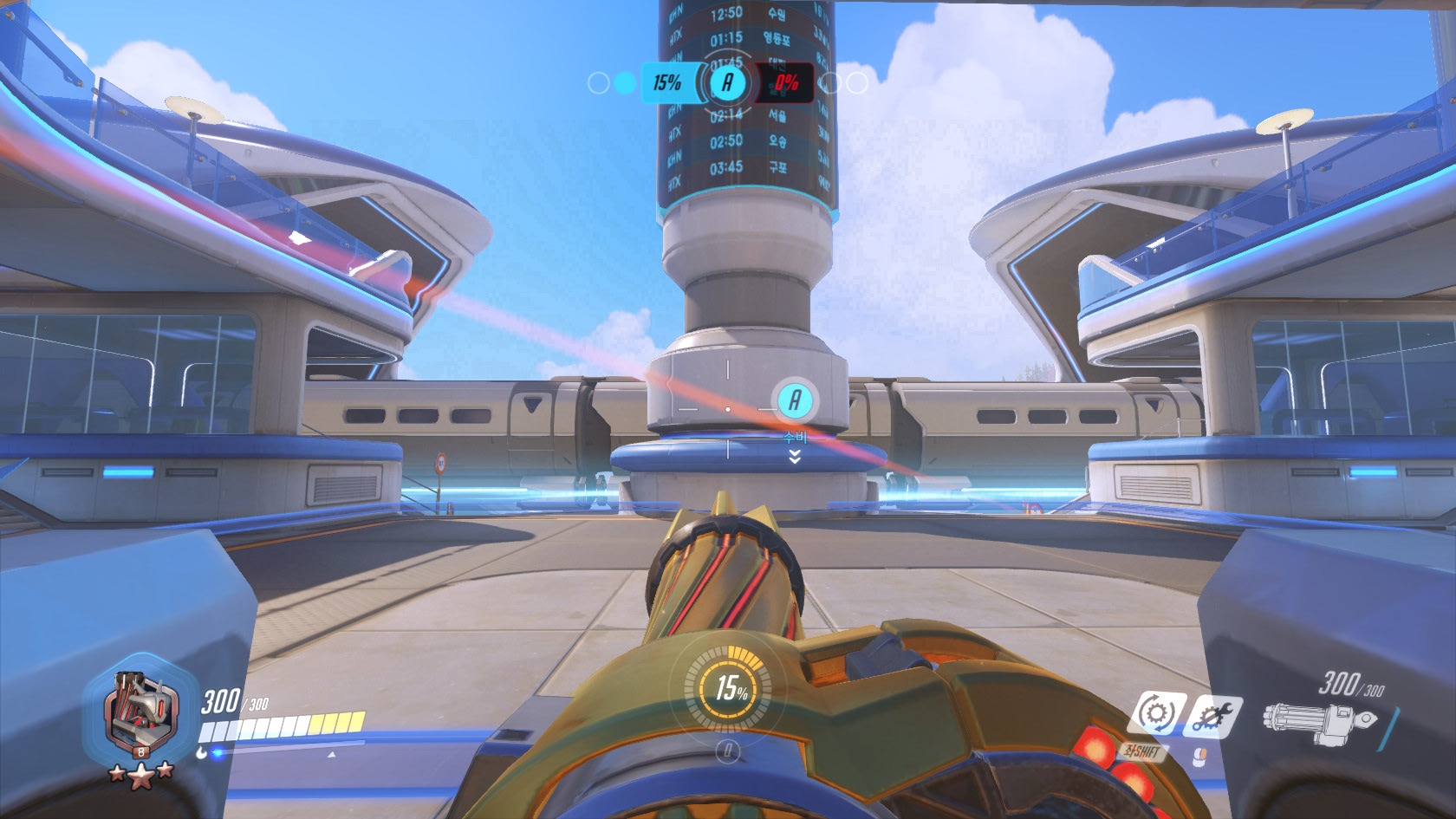Use the Self-Repair wrench ability icon
1456x819 pixels.
tap(1212, 716)
